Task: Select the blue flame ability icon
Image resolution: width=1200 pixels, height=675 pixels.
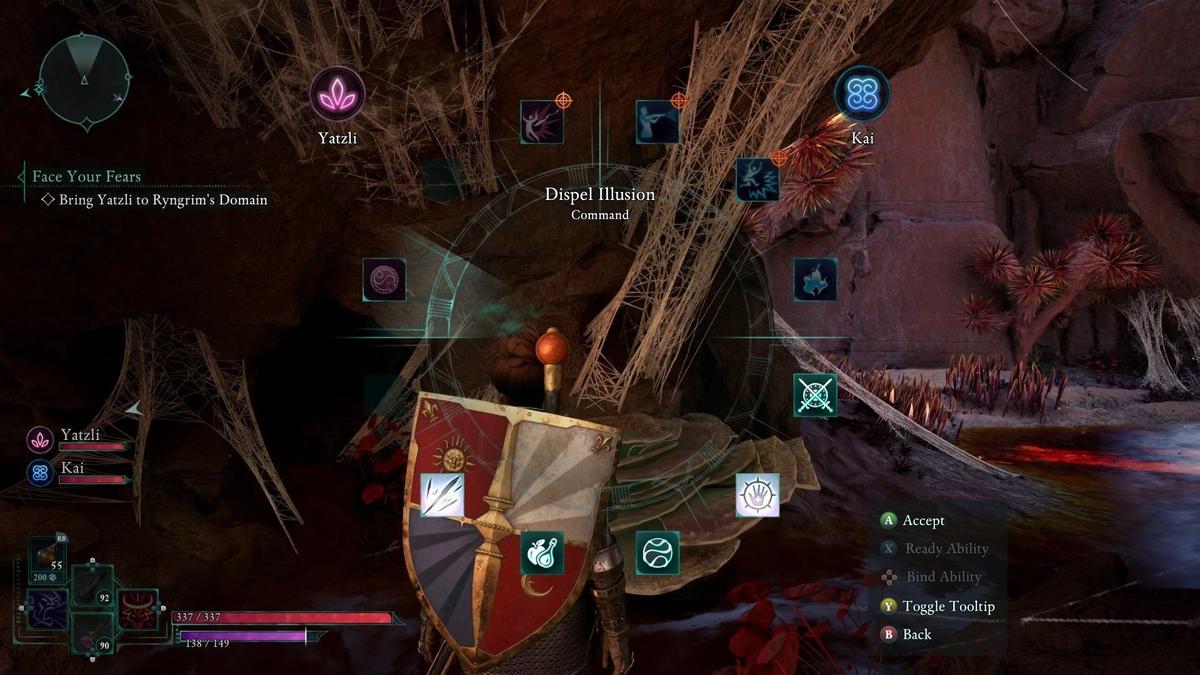Action: [x=815, y=280]
